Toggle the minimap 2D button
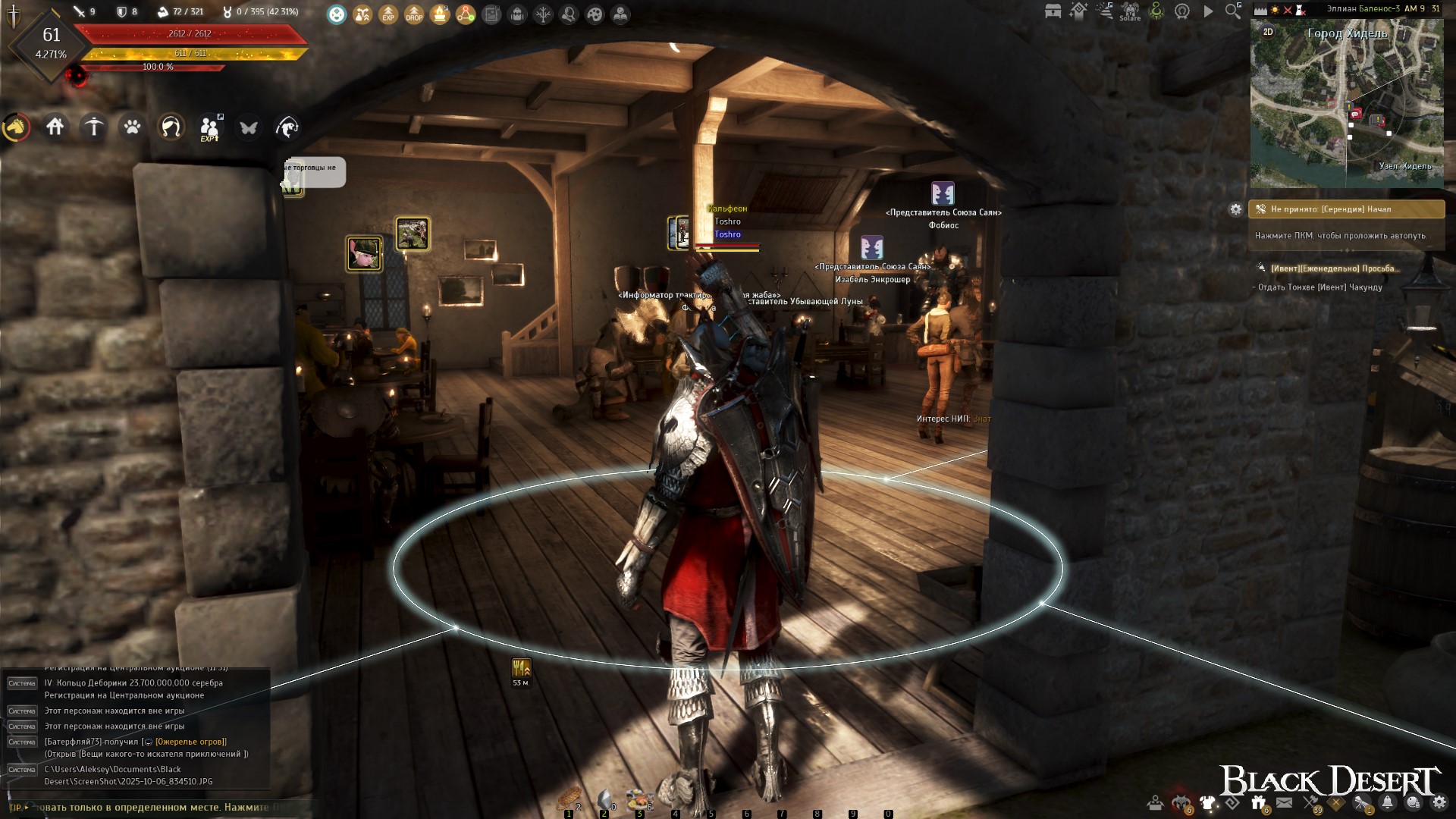1456x819 pixels. coord(1267,32)
